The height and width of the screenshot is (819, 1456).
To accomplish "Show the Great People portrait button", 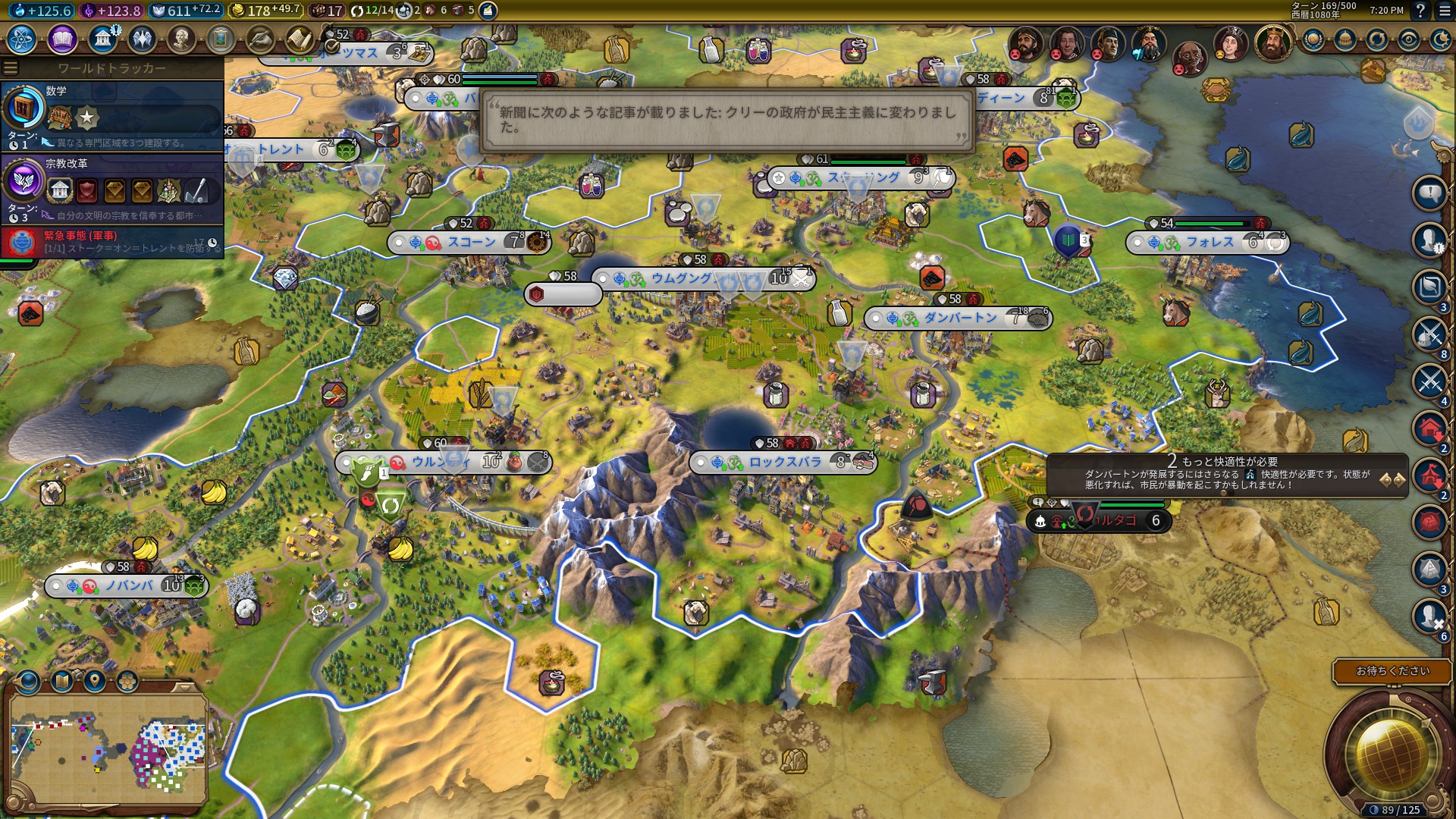I will click(x=180, y=39).
